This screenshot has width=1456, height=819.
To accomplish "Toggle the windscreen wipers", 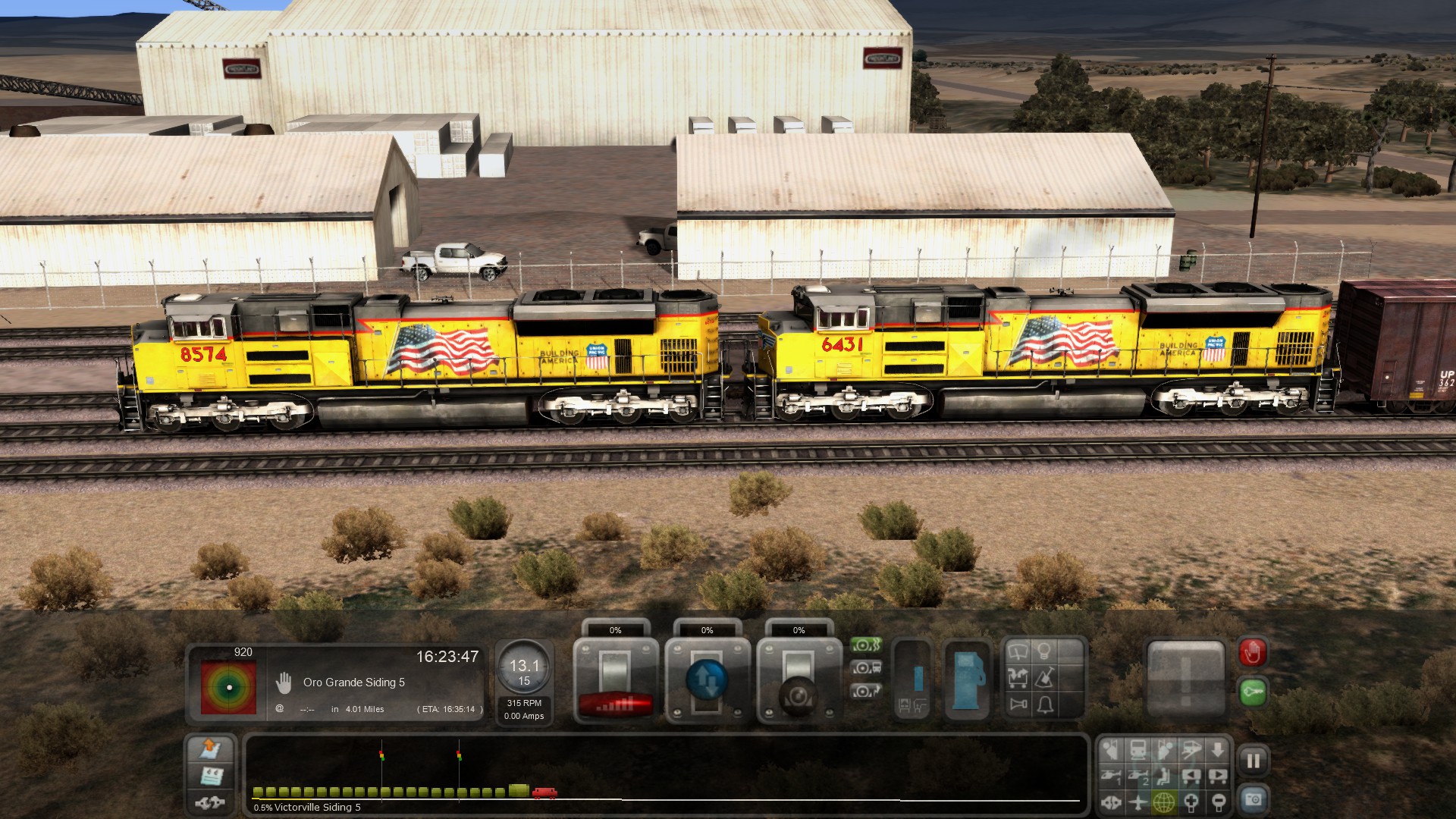I will [x=1018, y=651].
